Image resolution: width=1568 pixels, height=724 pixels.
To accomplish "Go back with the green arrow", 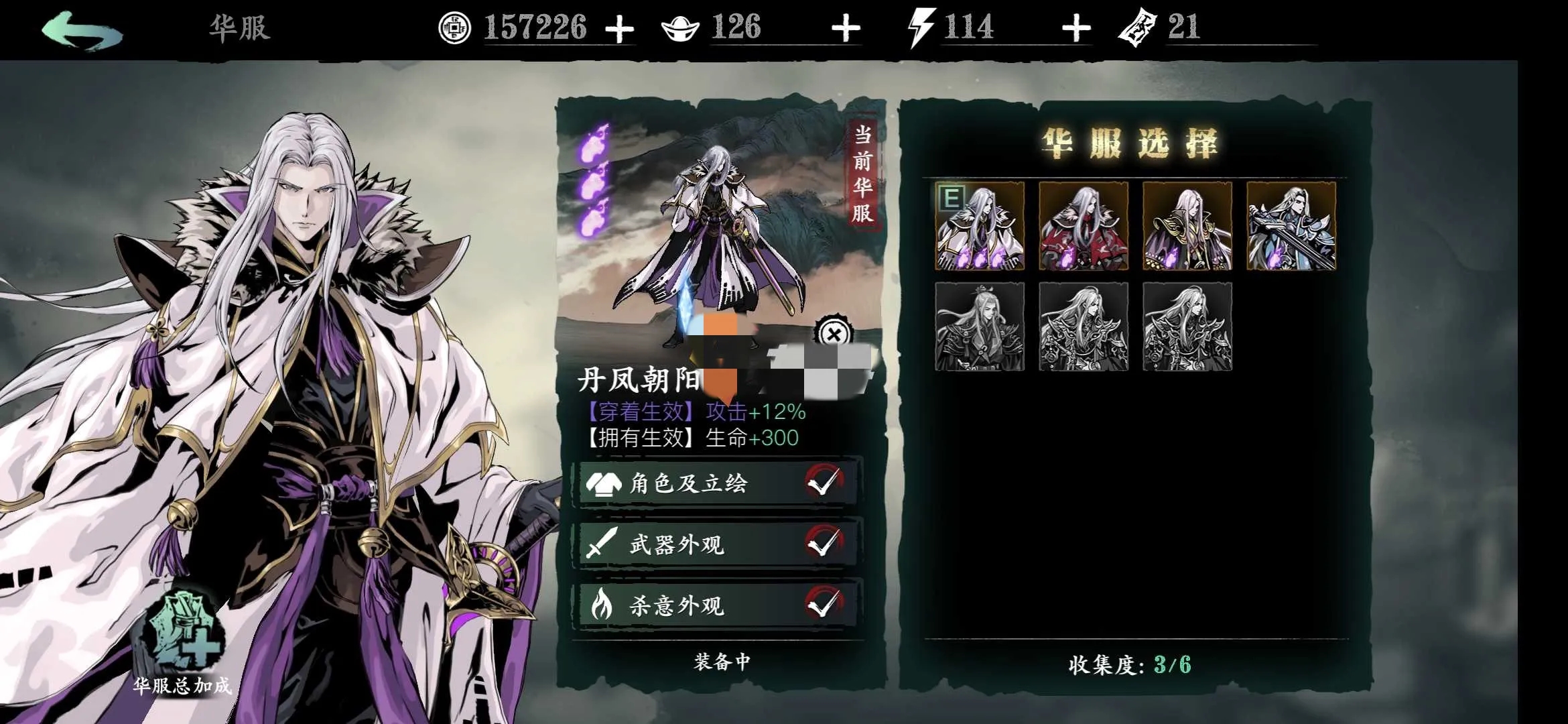I will (x=82, y=31).
